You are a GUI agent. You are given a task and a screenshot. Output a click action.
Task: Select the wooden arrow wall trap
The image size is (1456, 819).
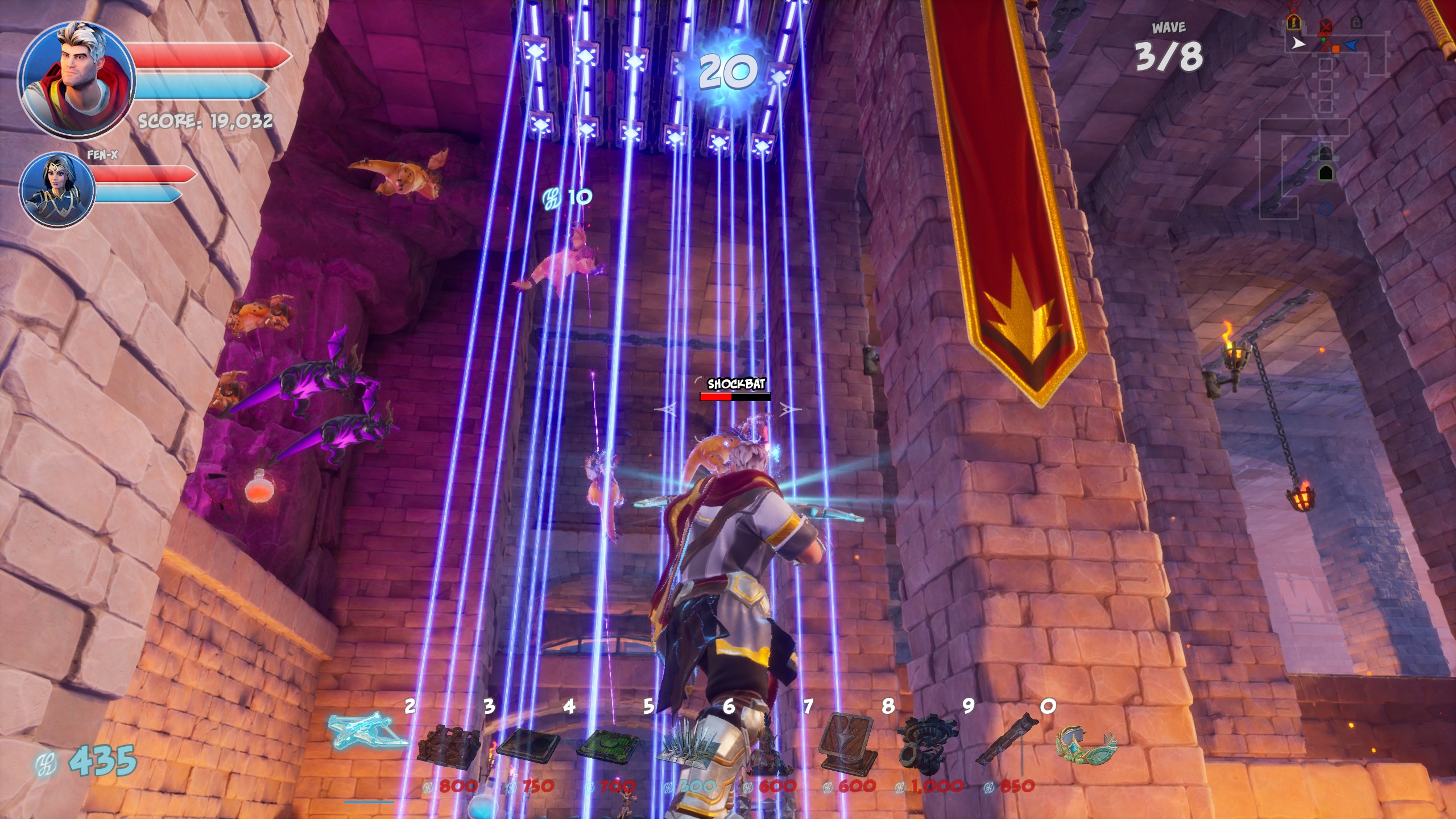pos(847,742)
